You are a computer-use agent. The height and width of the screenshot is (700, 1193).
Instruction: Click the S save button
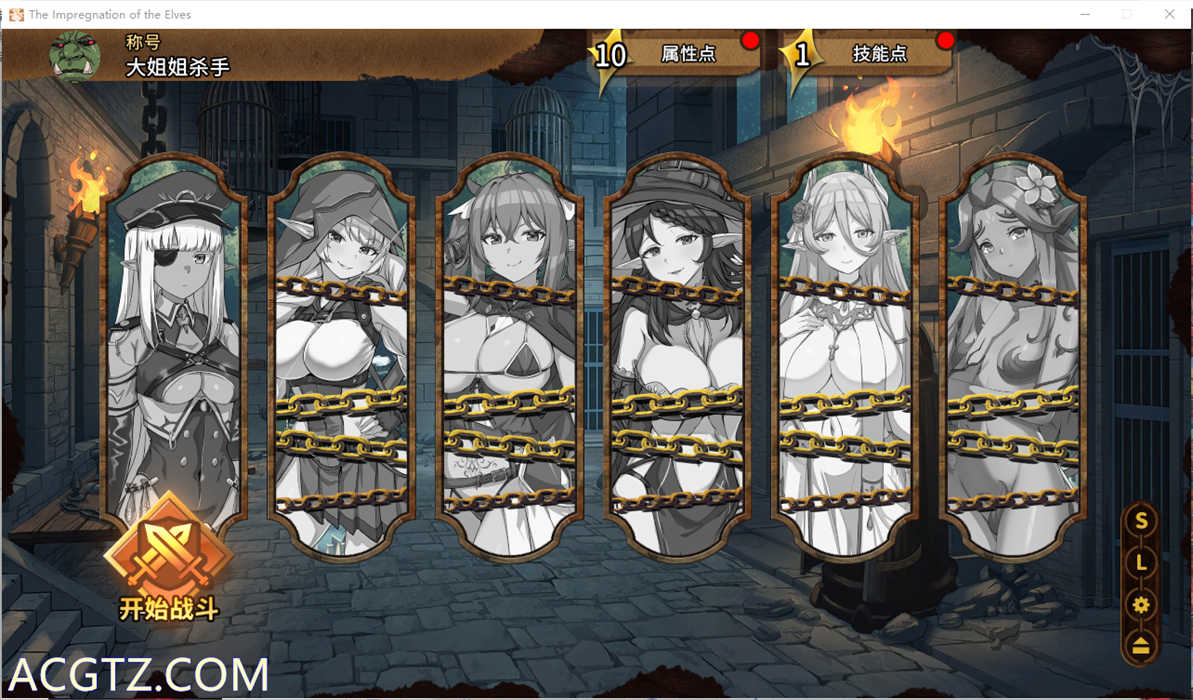pyautogui.click(x=1141, y=521)
